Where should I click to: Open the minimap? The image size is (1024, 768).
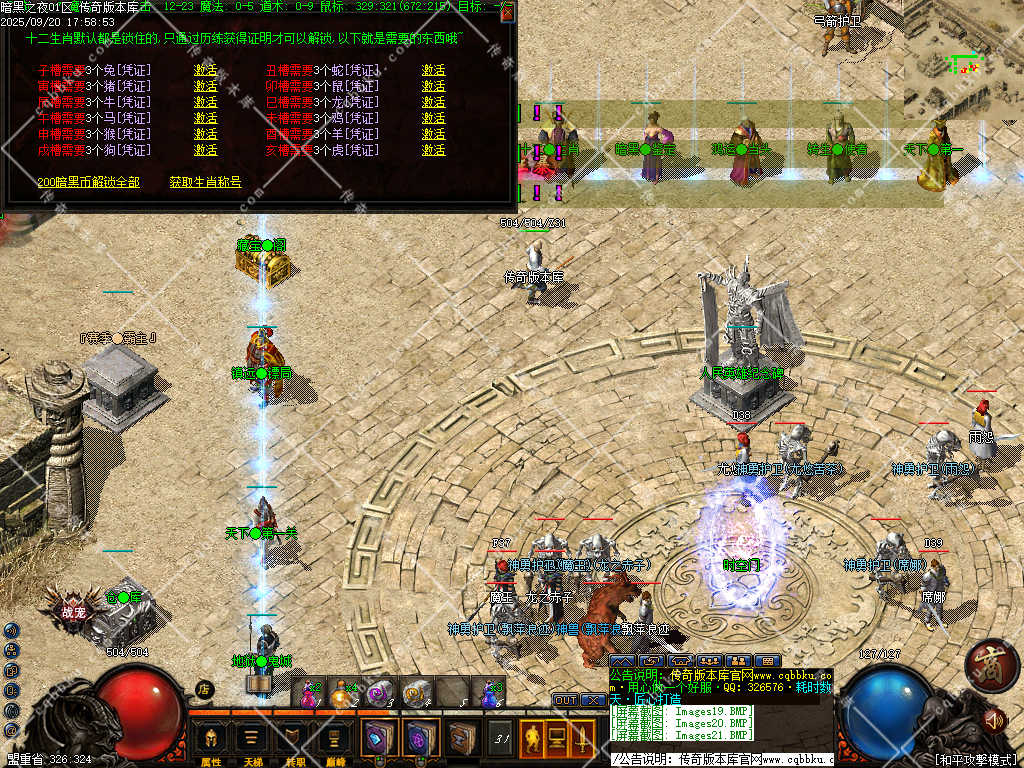point(962,60)
